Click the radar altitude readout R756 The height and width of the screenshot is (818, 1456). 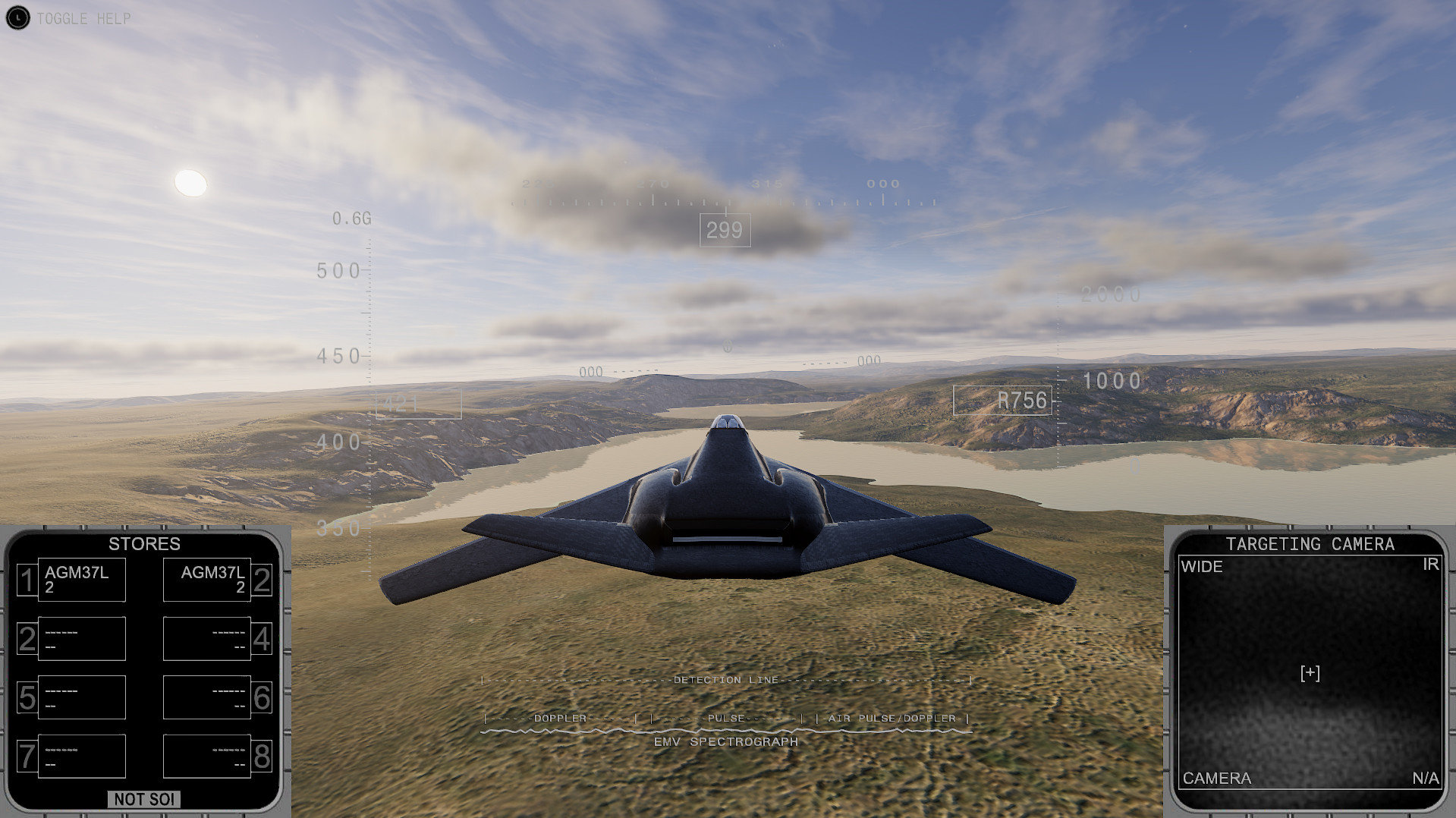click(1022, 401)
